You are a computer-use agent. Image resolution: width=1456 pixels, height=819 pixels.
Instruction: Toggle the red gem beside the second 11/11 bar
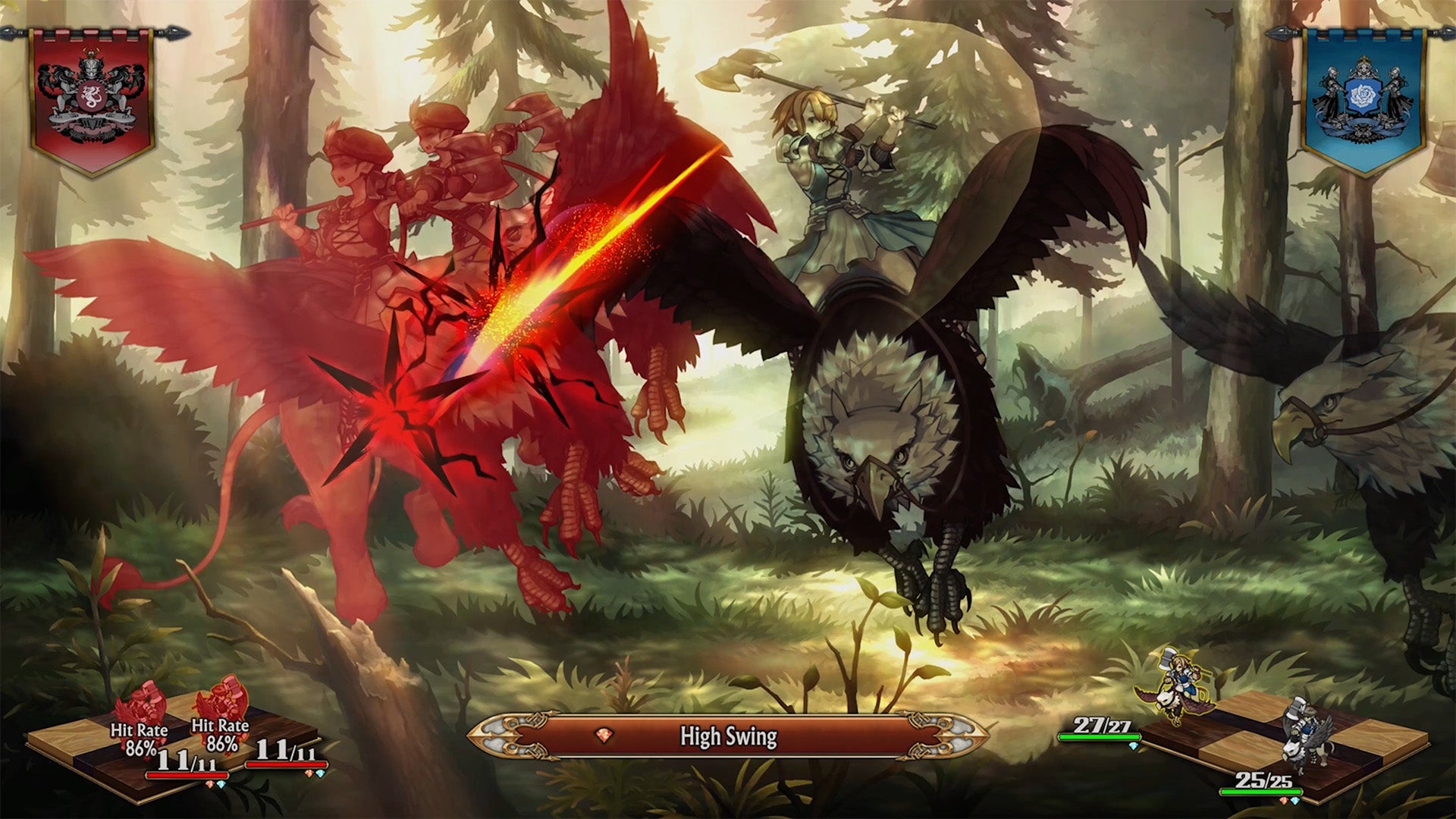(x=308, y=775)
